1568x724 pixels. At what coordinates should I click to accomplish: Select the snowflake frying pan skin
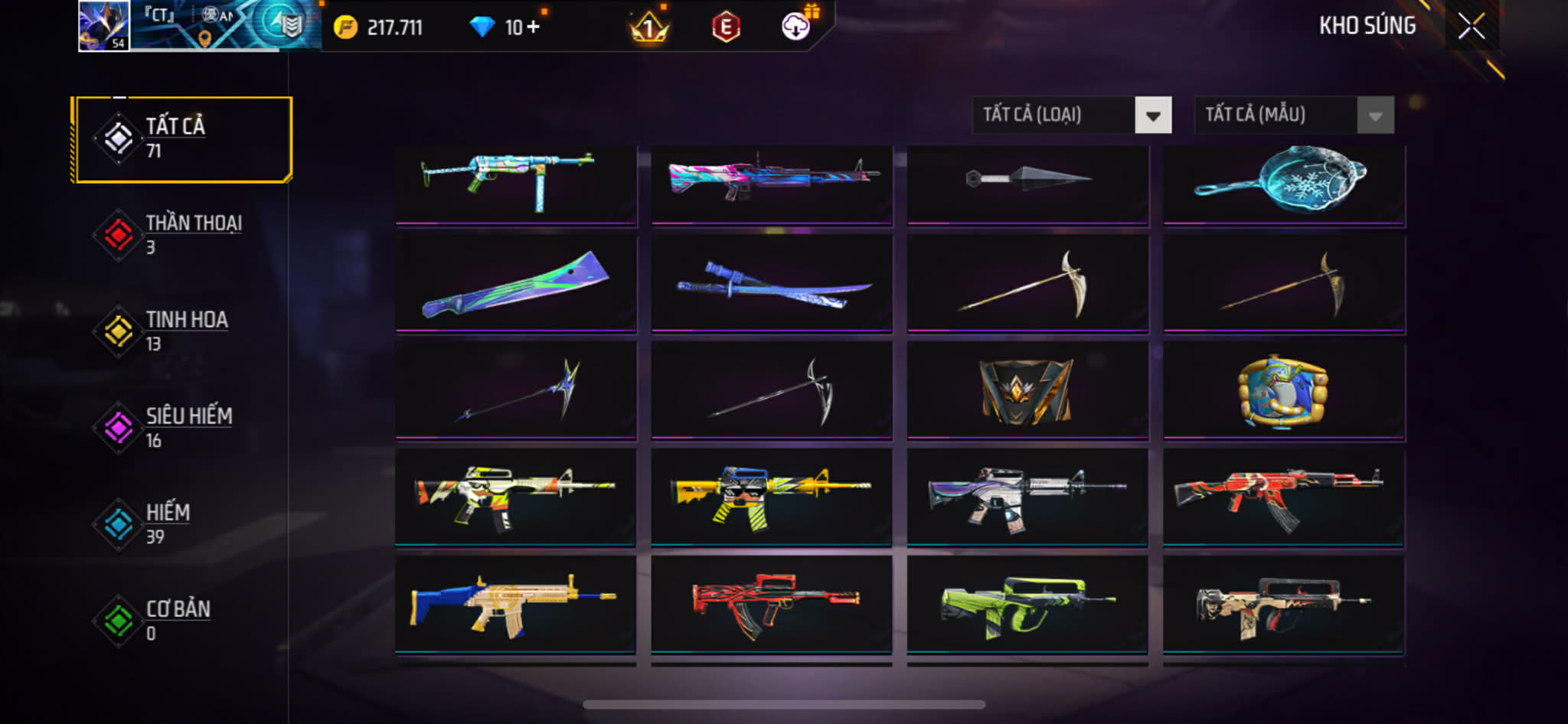pyautogui.click(x=1283, y=184)
